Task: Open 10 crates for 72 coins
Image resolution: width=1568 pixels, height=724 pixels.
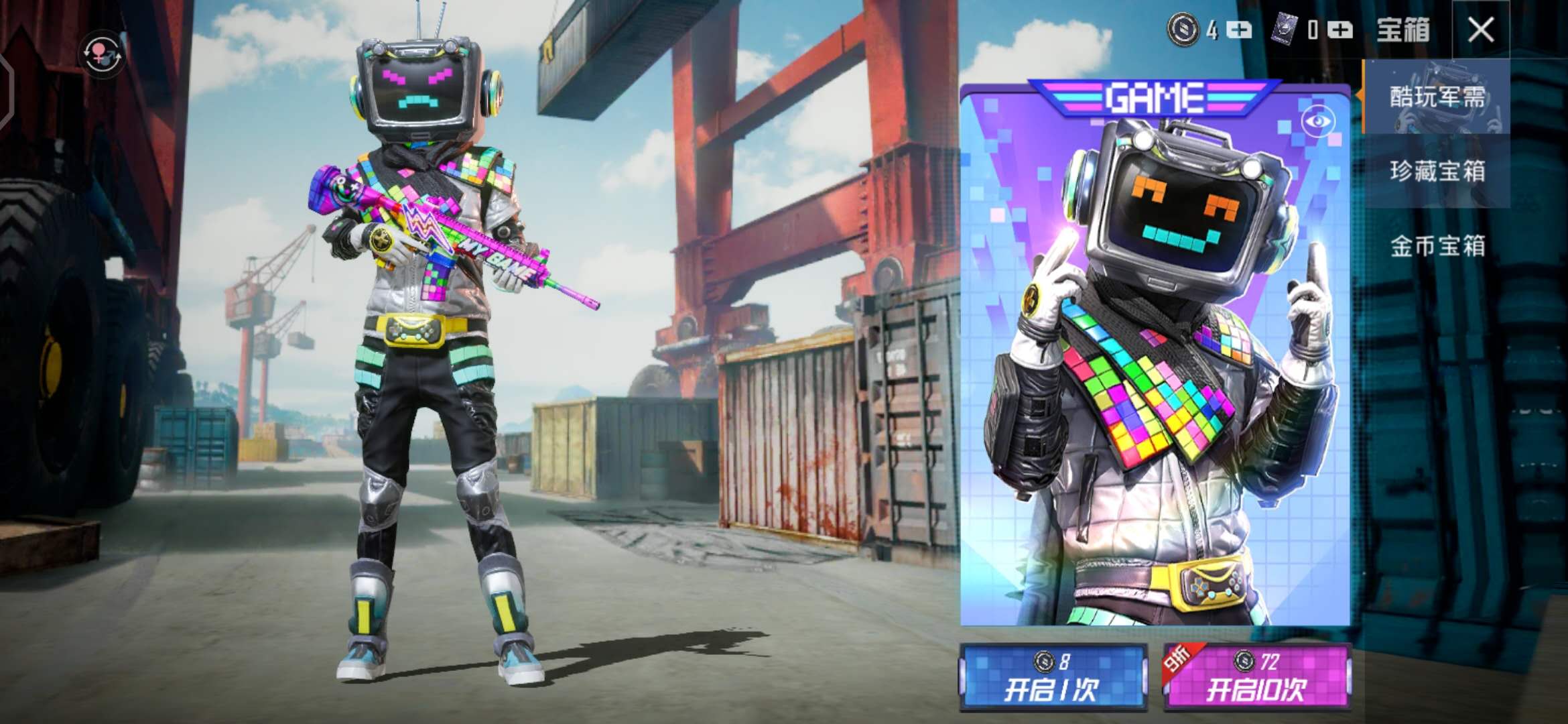Action: pos(1257,677)
